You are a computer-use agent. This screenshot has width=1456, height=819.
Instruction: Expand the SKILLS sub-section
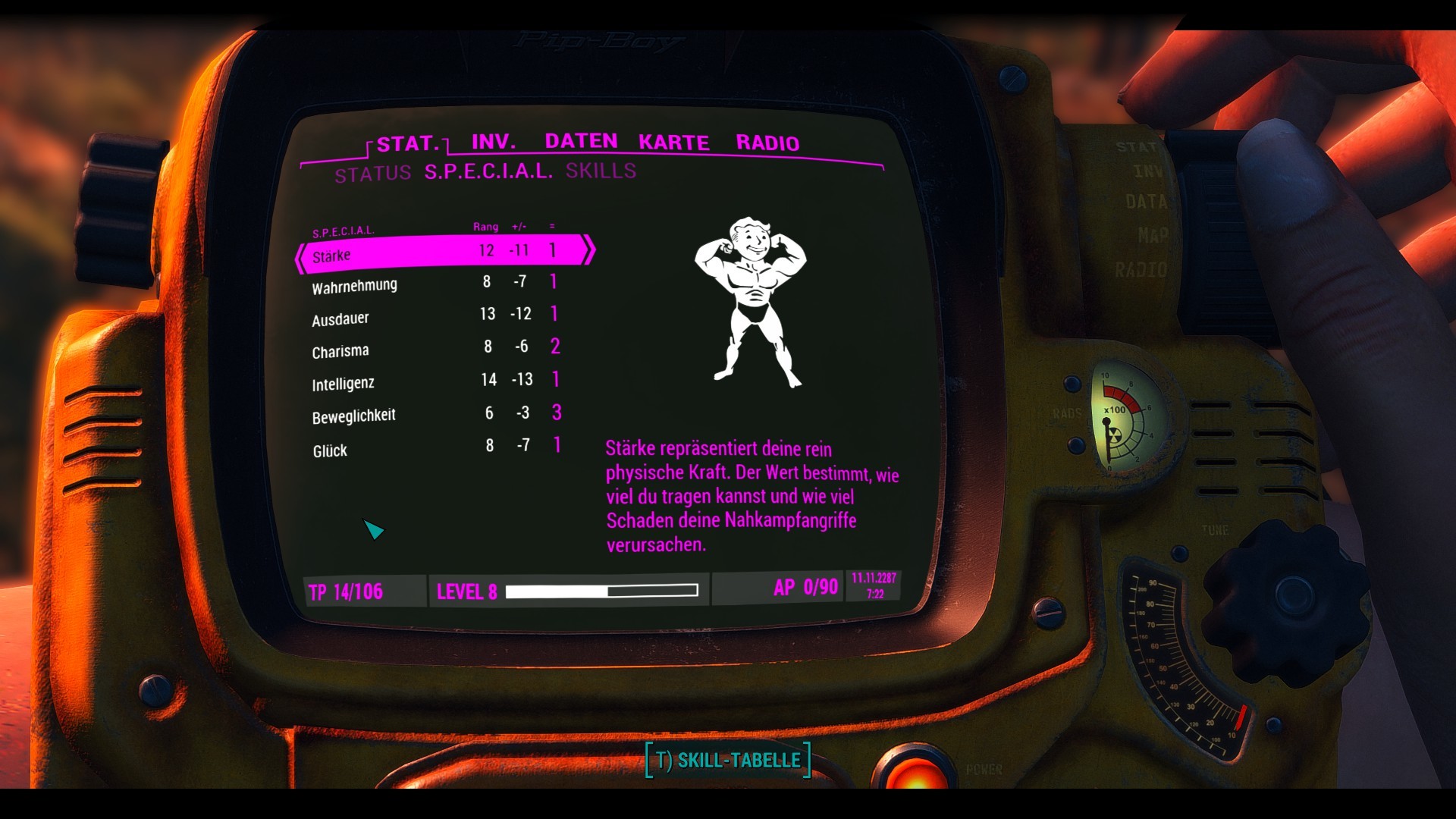[x=600, y=171]
